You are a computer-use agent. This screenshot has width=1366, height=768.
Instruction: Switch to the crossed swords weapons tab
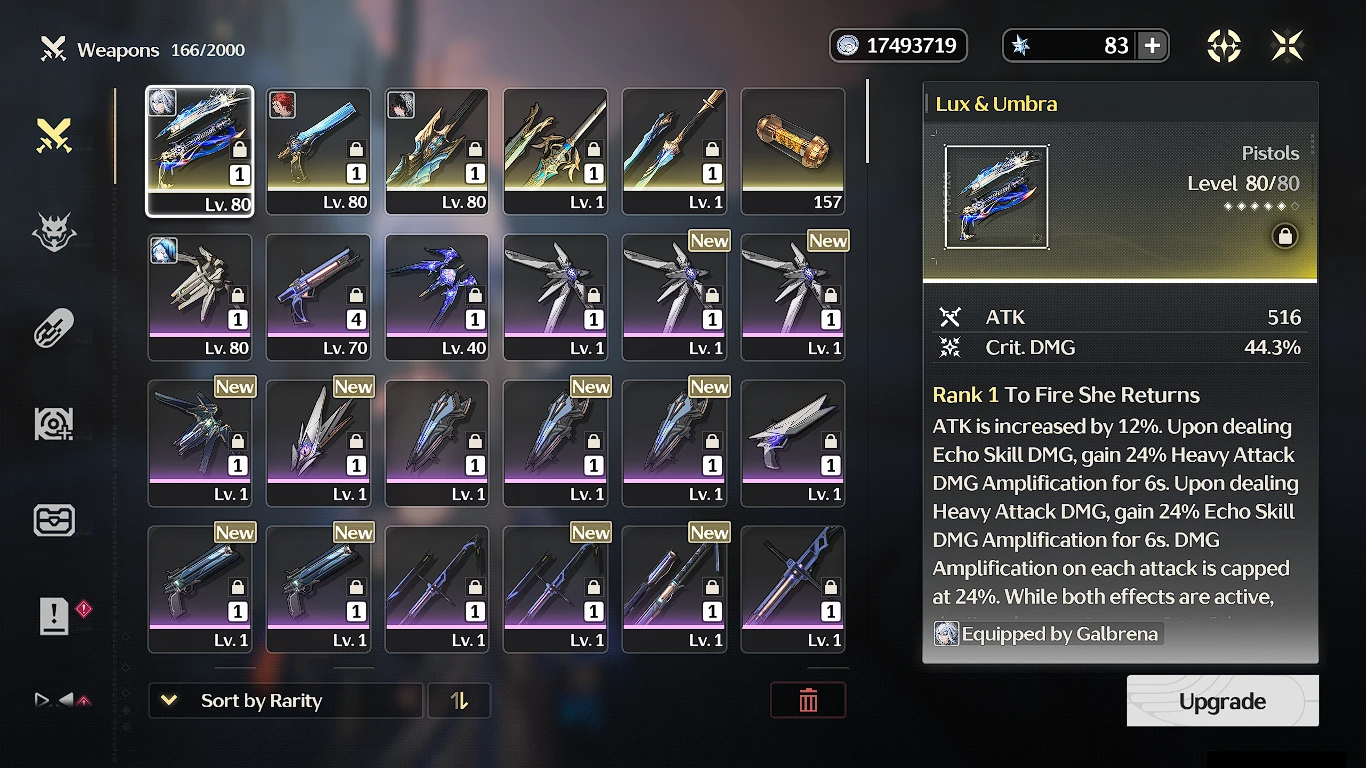[54, 135]
